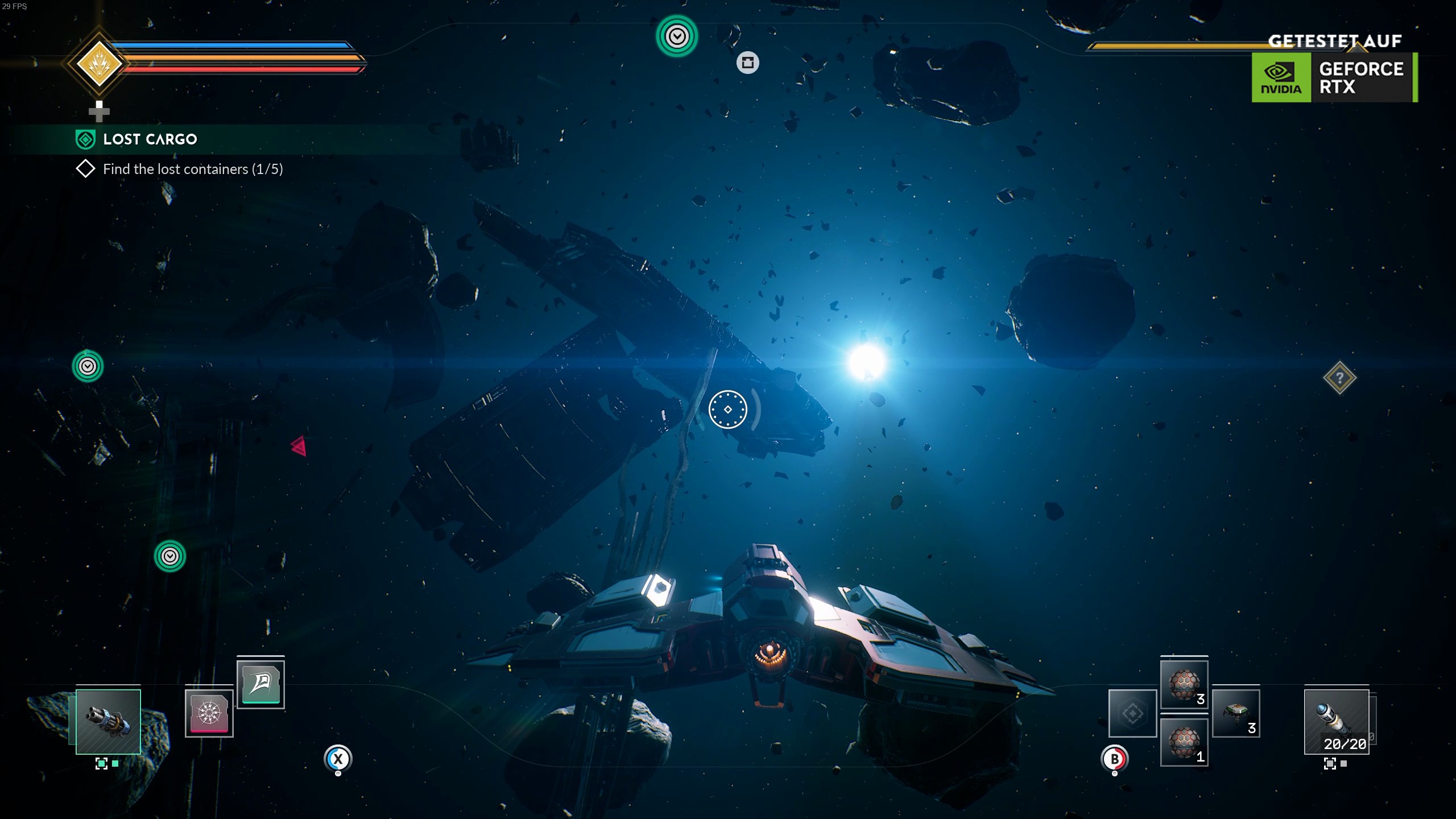Select the grey container marker icon
This screenshot has height=819, width=1456.
(747, 63)
